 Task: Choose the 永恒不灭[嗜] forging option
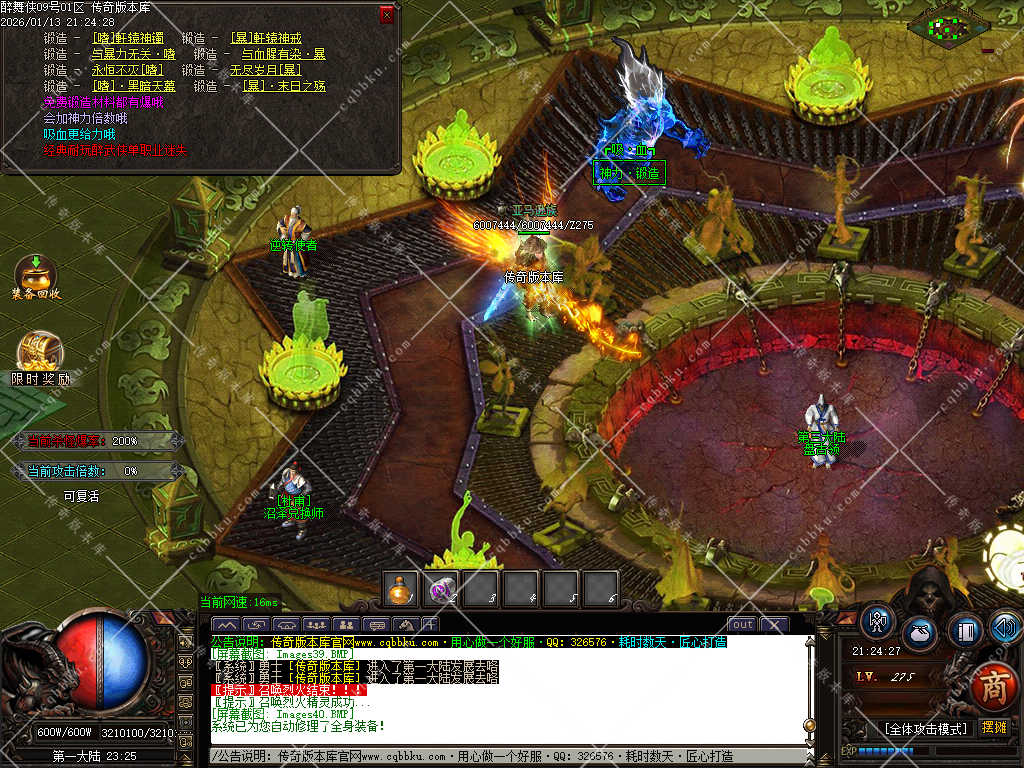(x=127, y=70)
